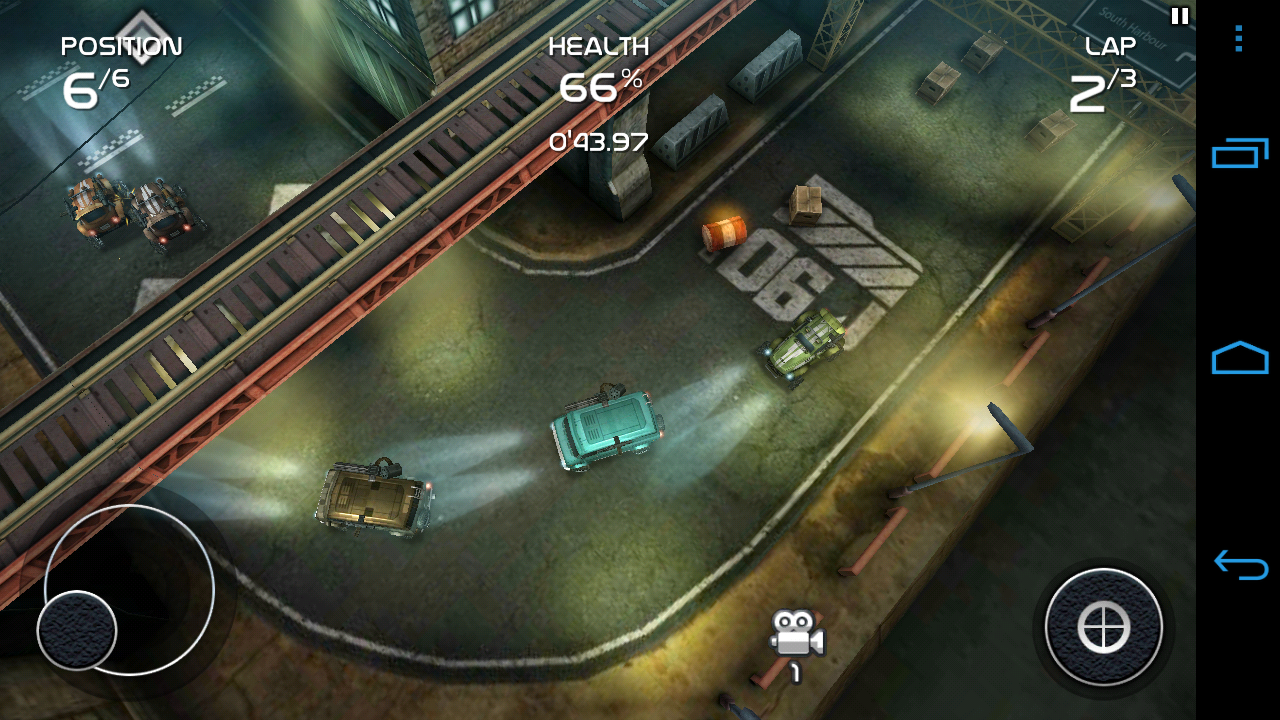
Task: Go to the Android home screen
Action: 1239,358
